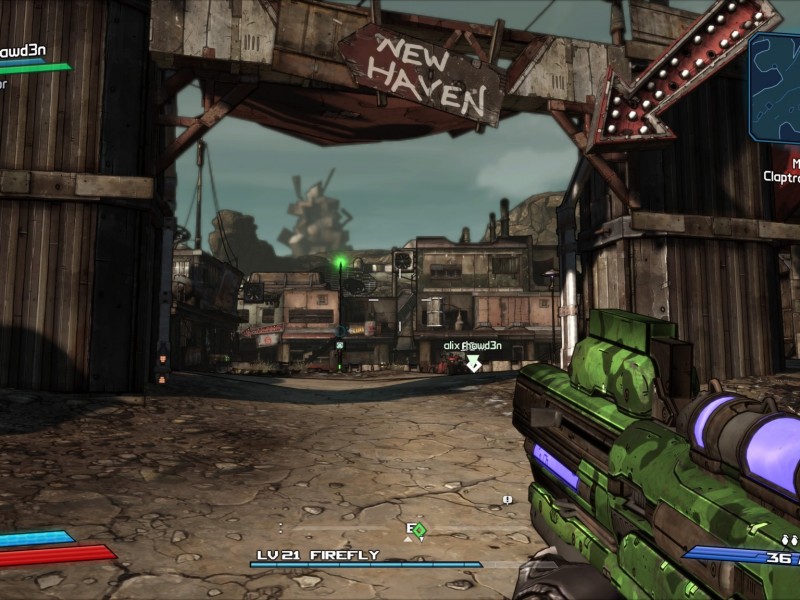
Task: Click the white diamond objective marker
Action: 474,363
